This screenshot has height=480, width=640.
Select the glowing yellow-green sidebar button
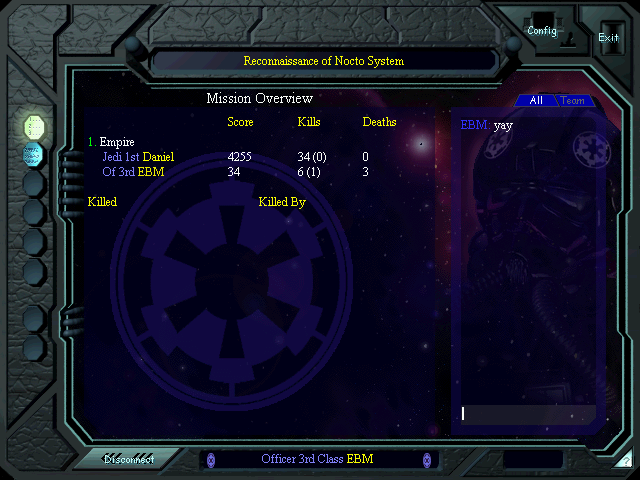34,126
